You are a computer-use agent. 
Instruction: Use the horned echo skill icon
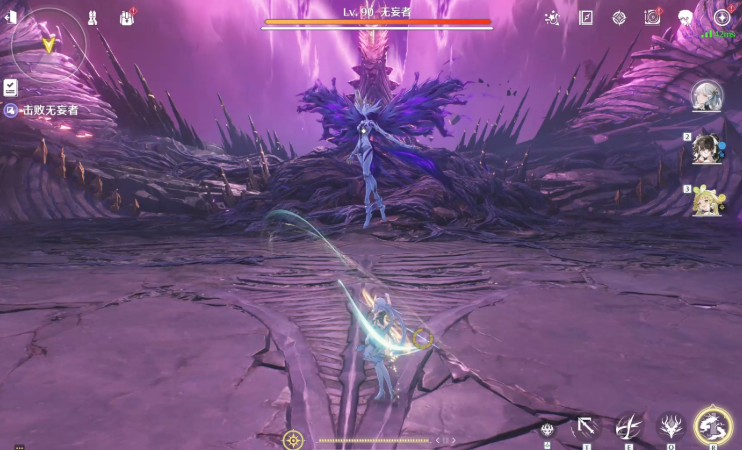coord(670,428)
